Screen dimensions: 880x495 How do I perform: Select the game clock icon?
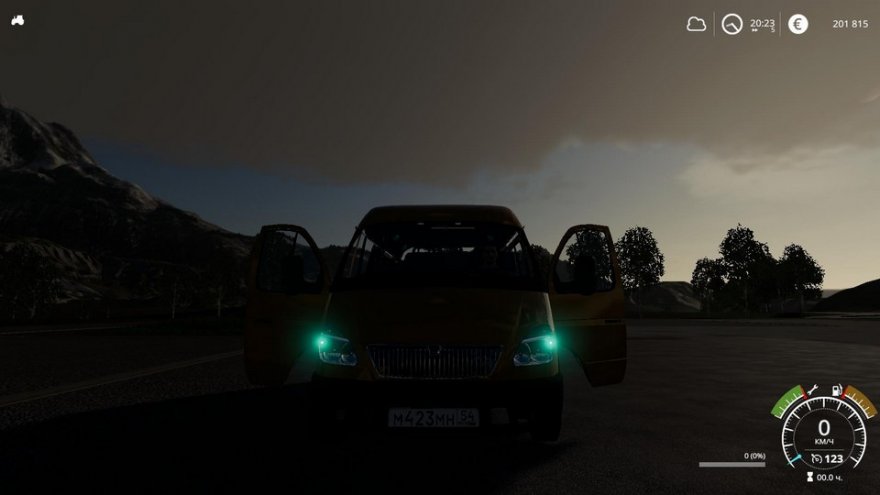point(732,24)
